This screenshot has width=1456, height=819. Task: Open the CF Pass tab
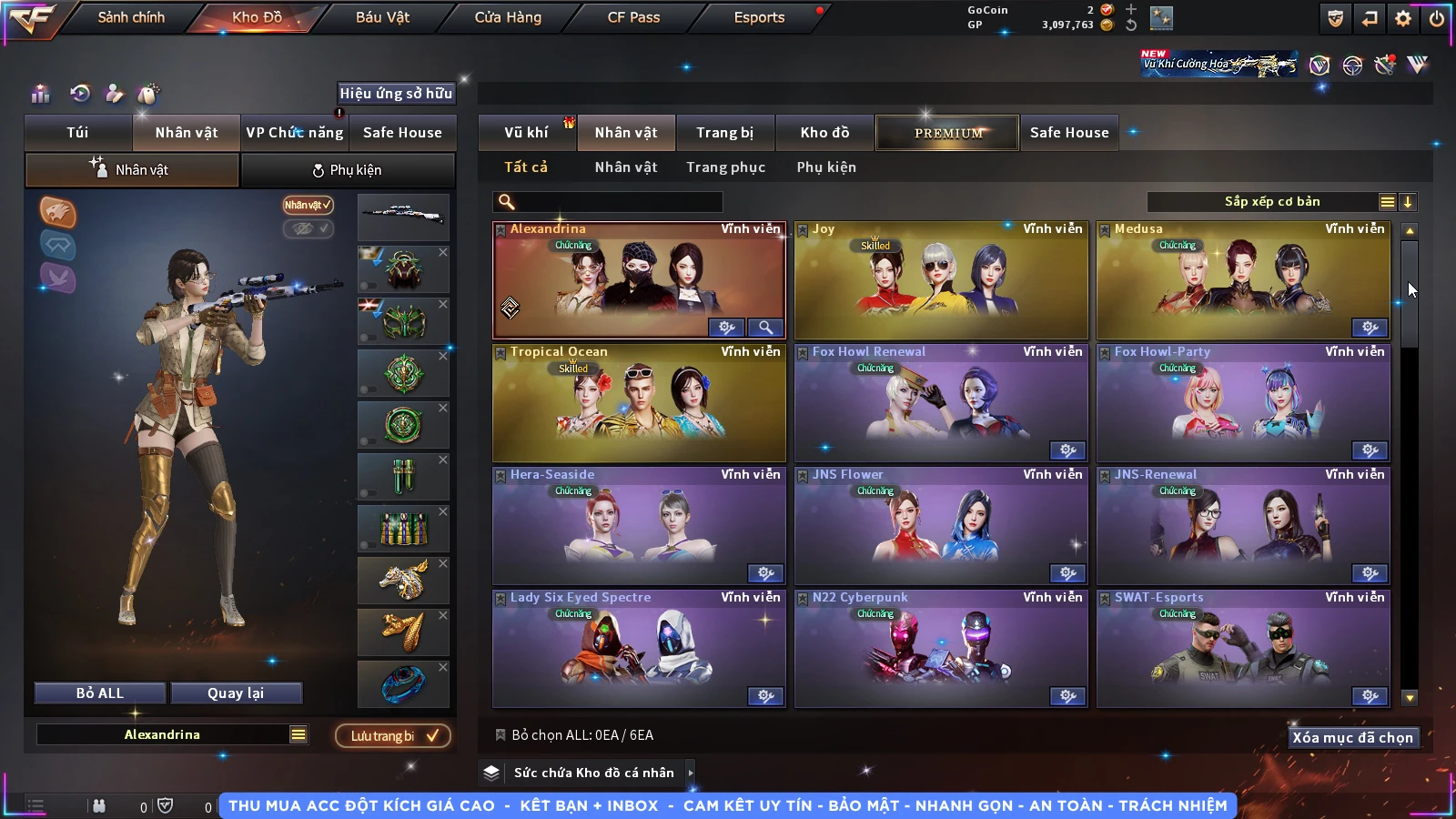633,17
